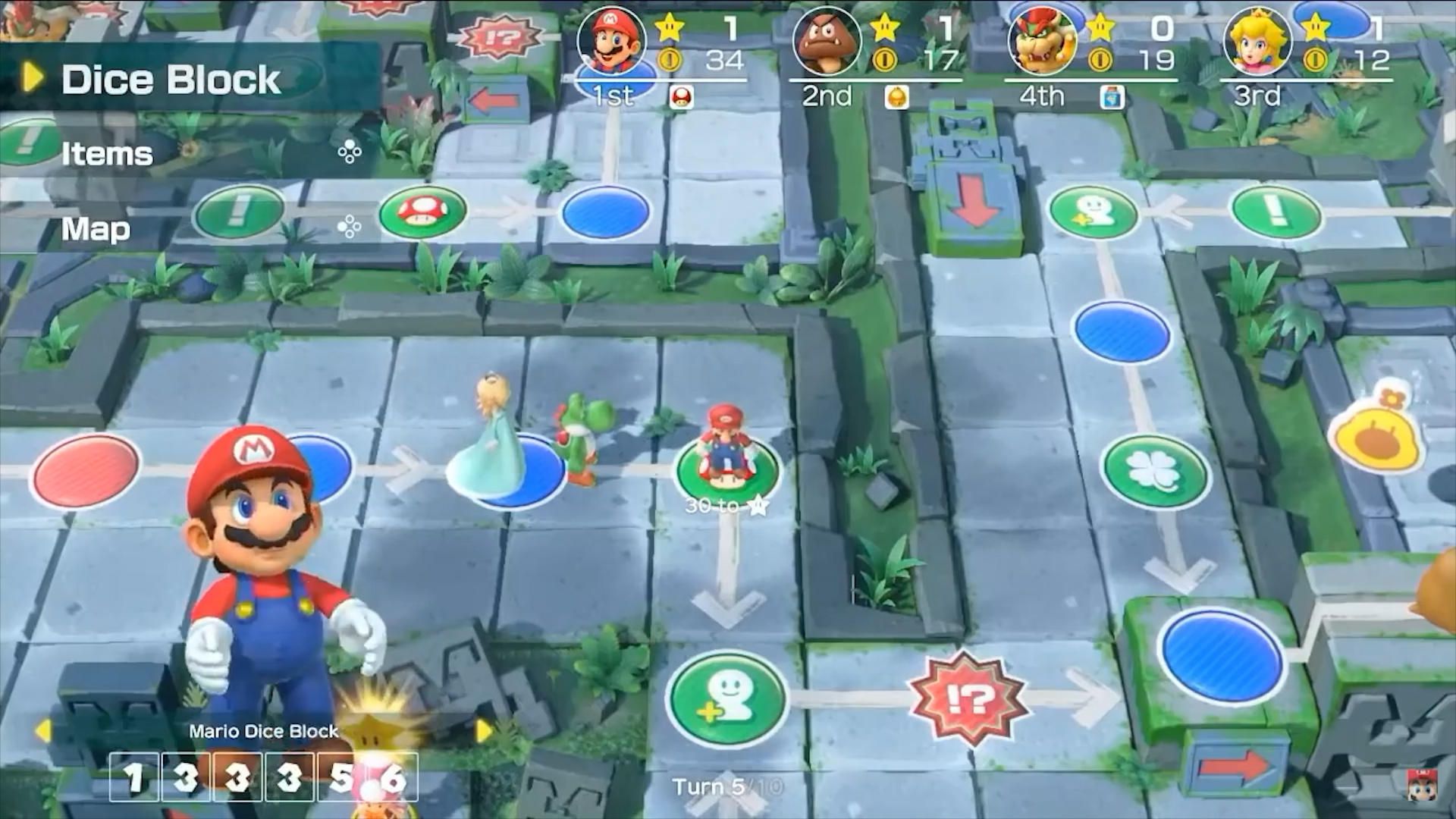The image size is (1456, 819).
Task: Select Peach's portrait in third place
Action: pyautogui.click(x=1259, y=43)
